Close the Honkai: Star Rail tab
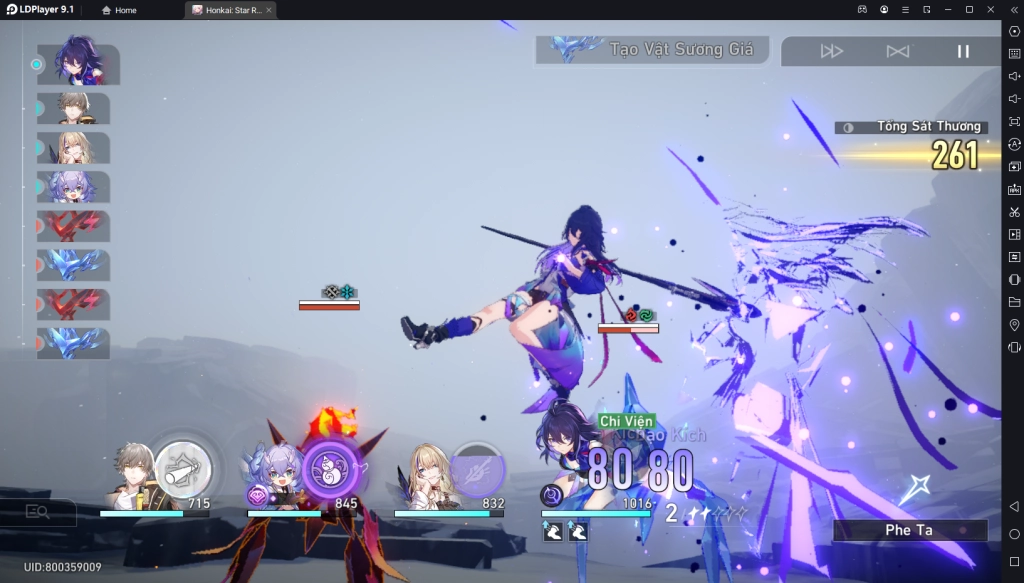 (268, 10)
